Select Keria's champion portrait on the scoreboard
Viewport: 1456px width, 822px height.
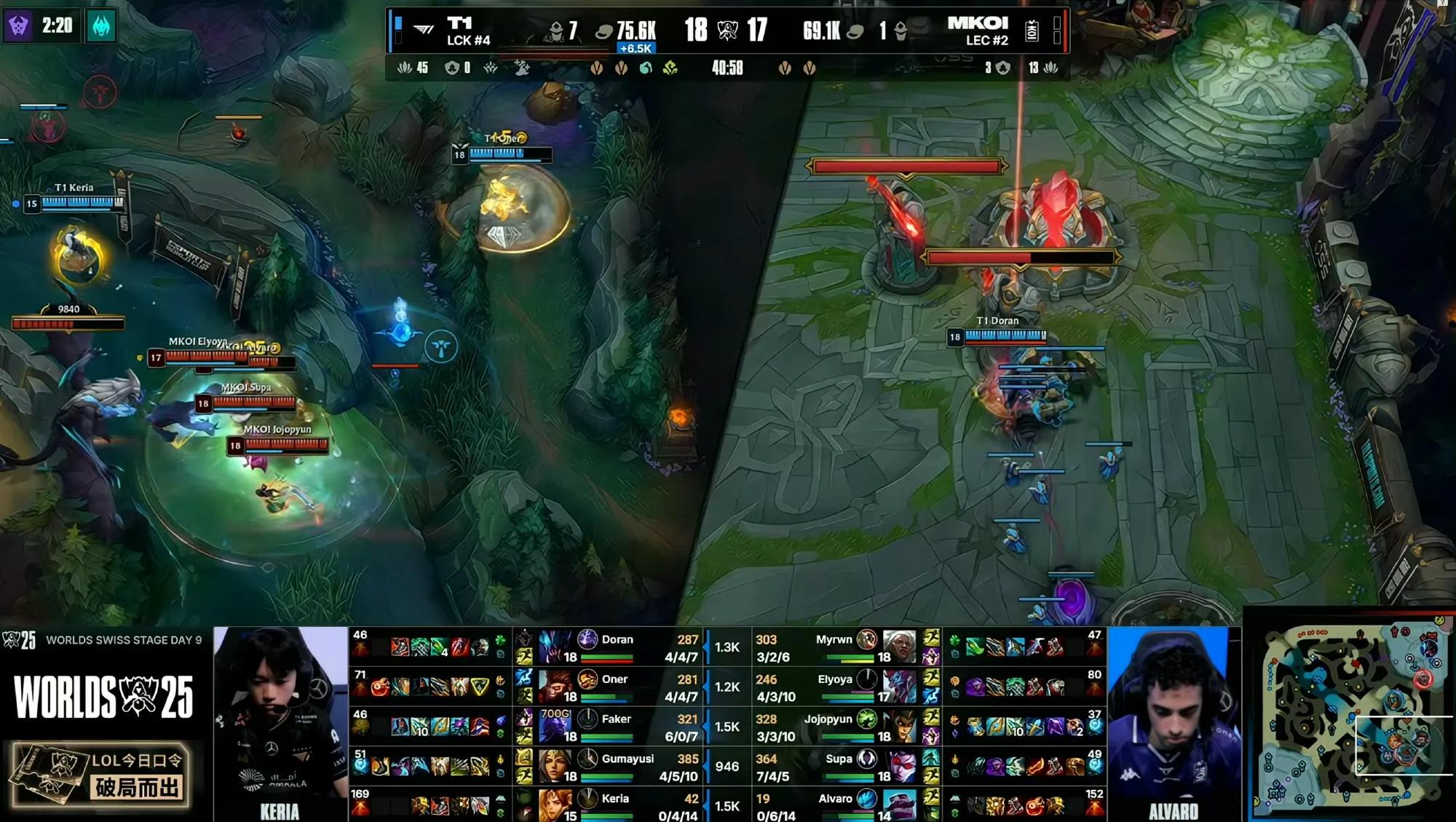tap(555, 805)
